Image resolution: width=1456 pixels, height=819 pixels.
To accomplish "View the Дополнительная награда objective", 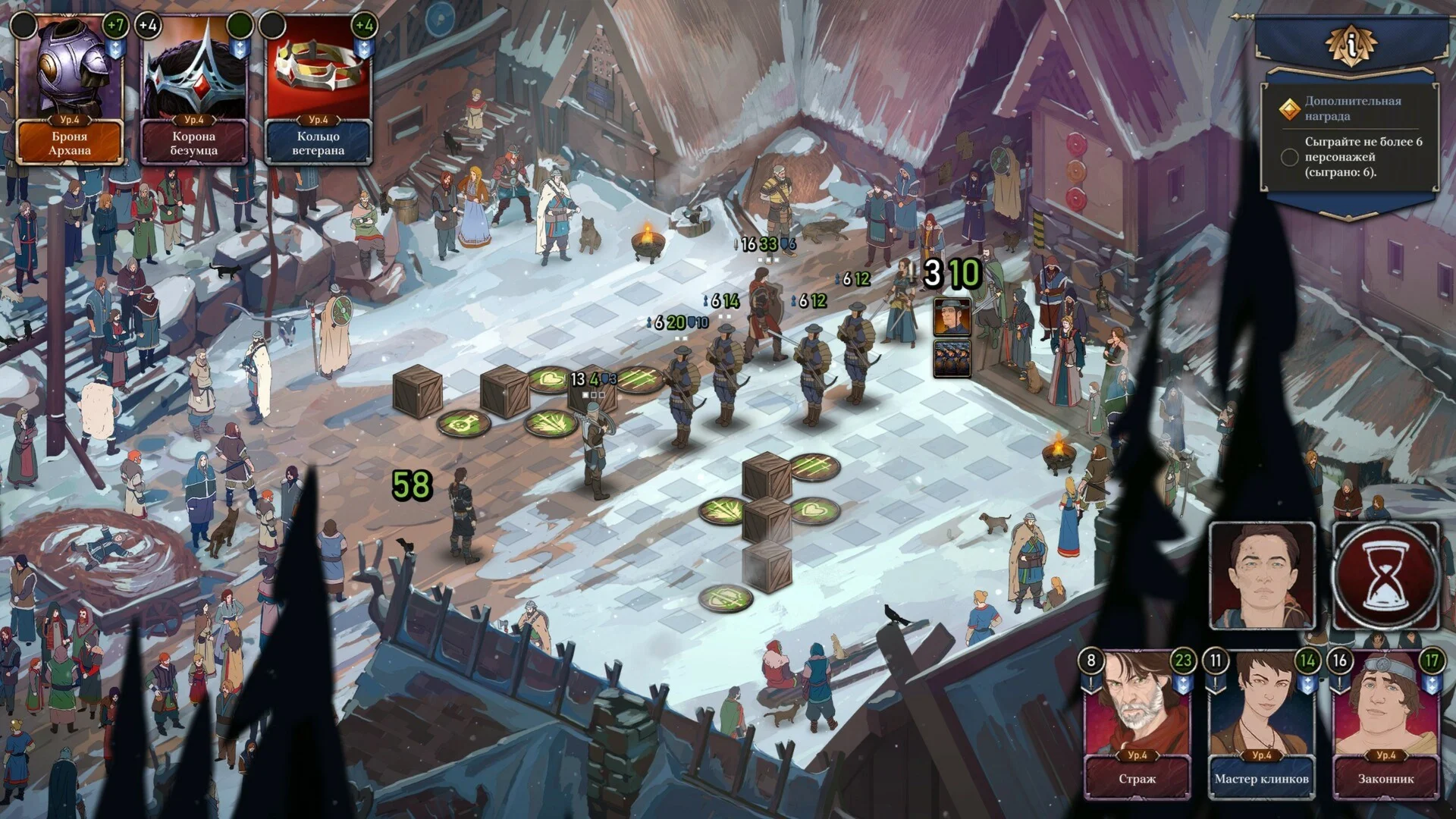I will (x=1352, y=108).
